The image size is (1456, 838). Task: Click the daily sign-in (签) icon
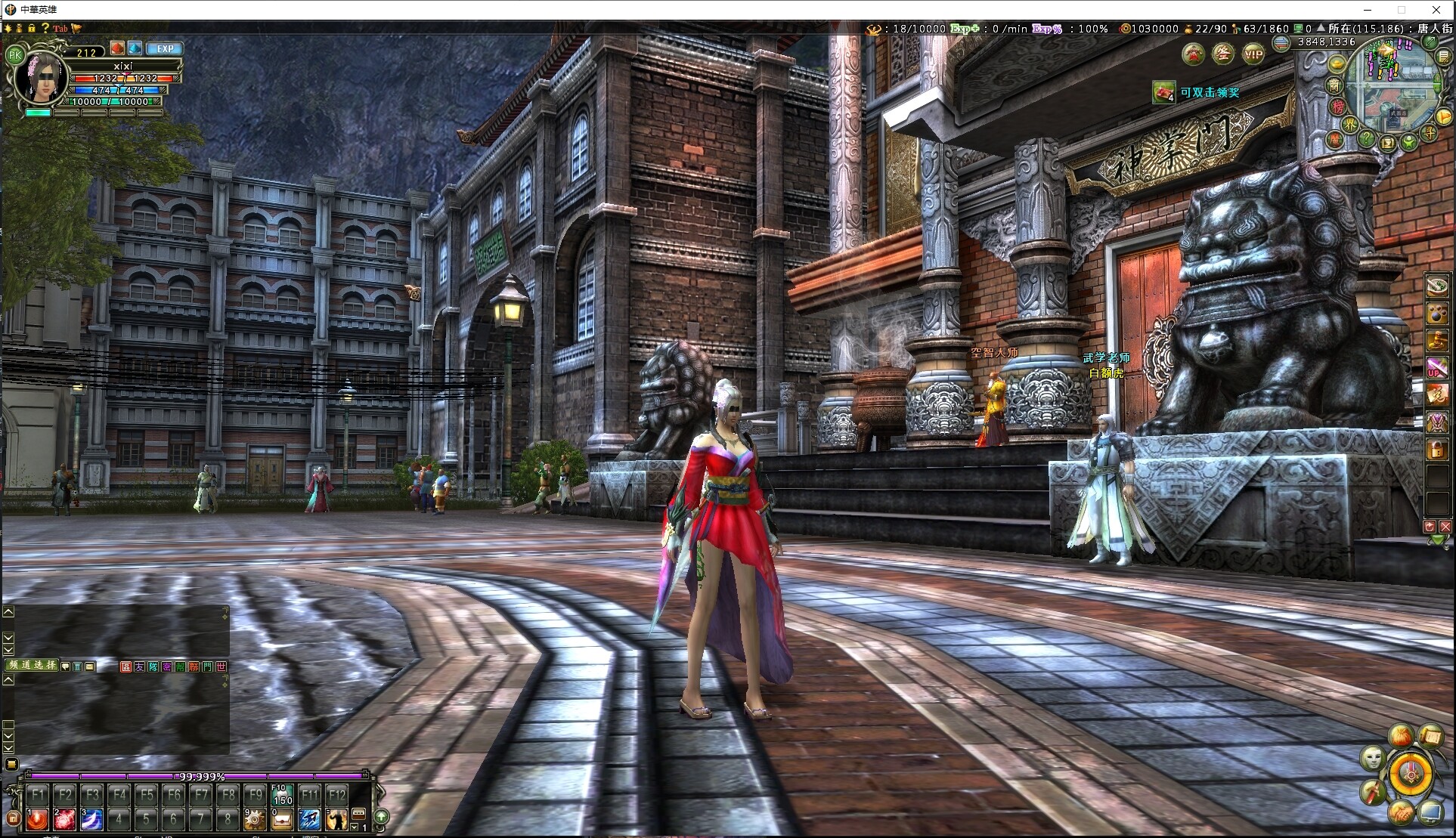(x=1222, y=55)
